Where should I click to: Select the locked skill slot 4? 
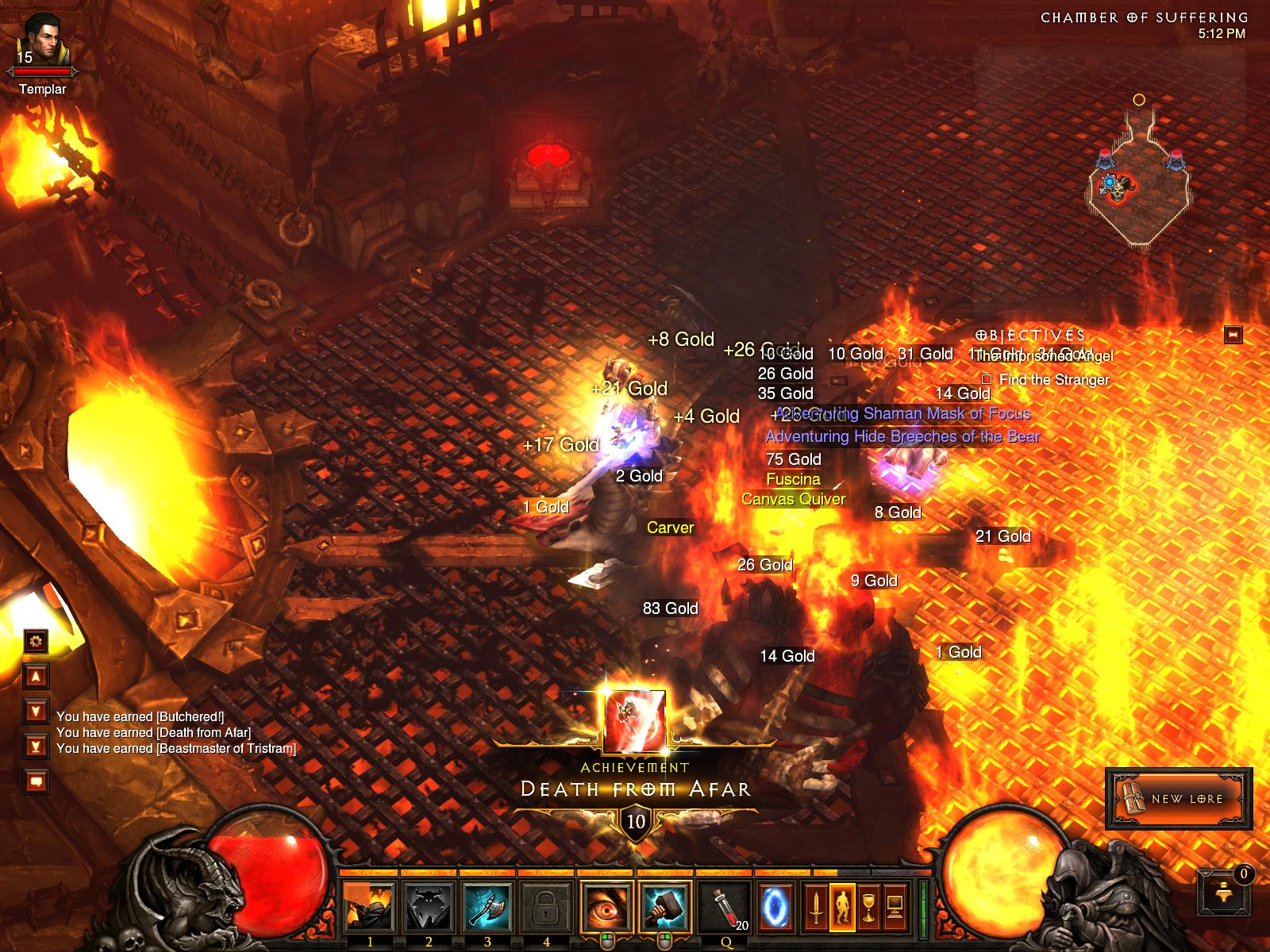point(546,906)
